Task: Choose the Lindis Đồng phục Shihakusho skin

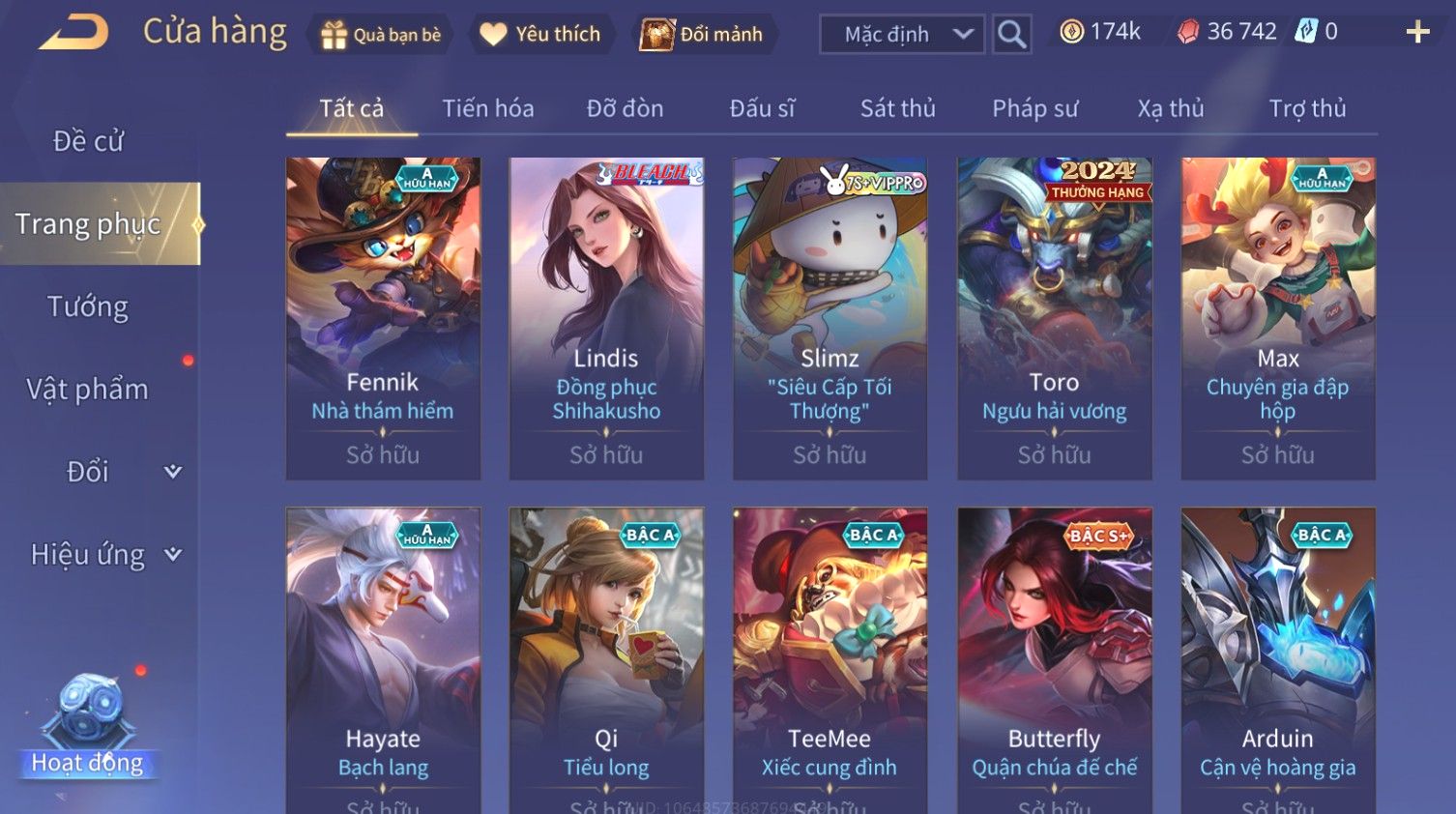Action: pyautogui.click(x=606, y=318)
